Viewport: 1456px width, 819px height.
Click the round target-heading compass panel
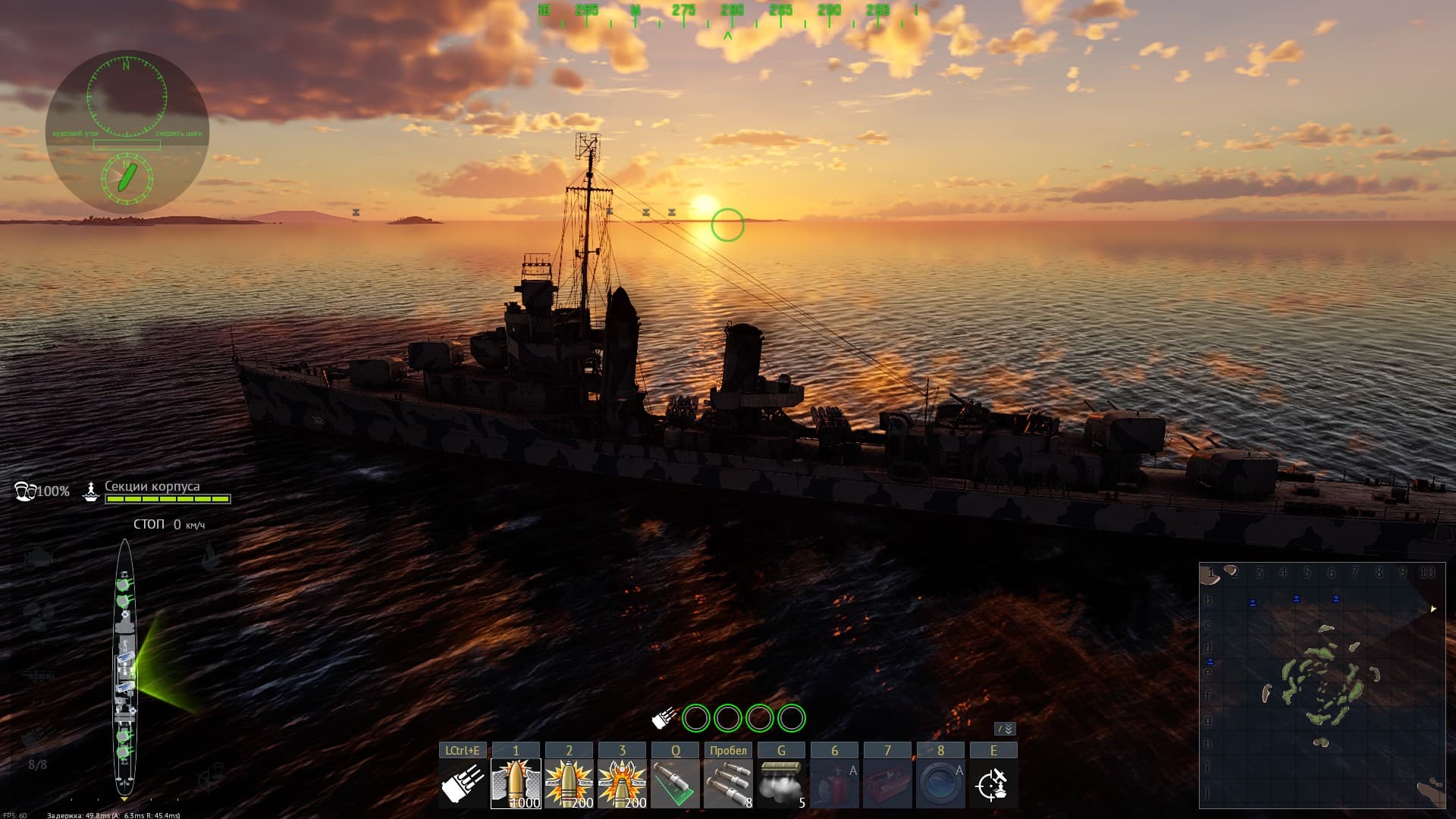pyautogui.click(x=127, y=132)
